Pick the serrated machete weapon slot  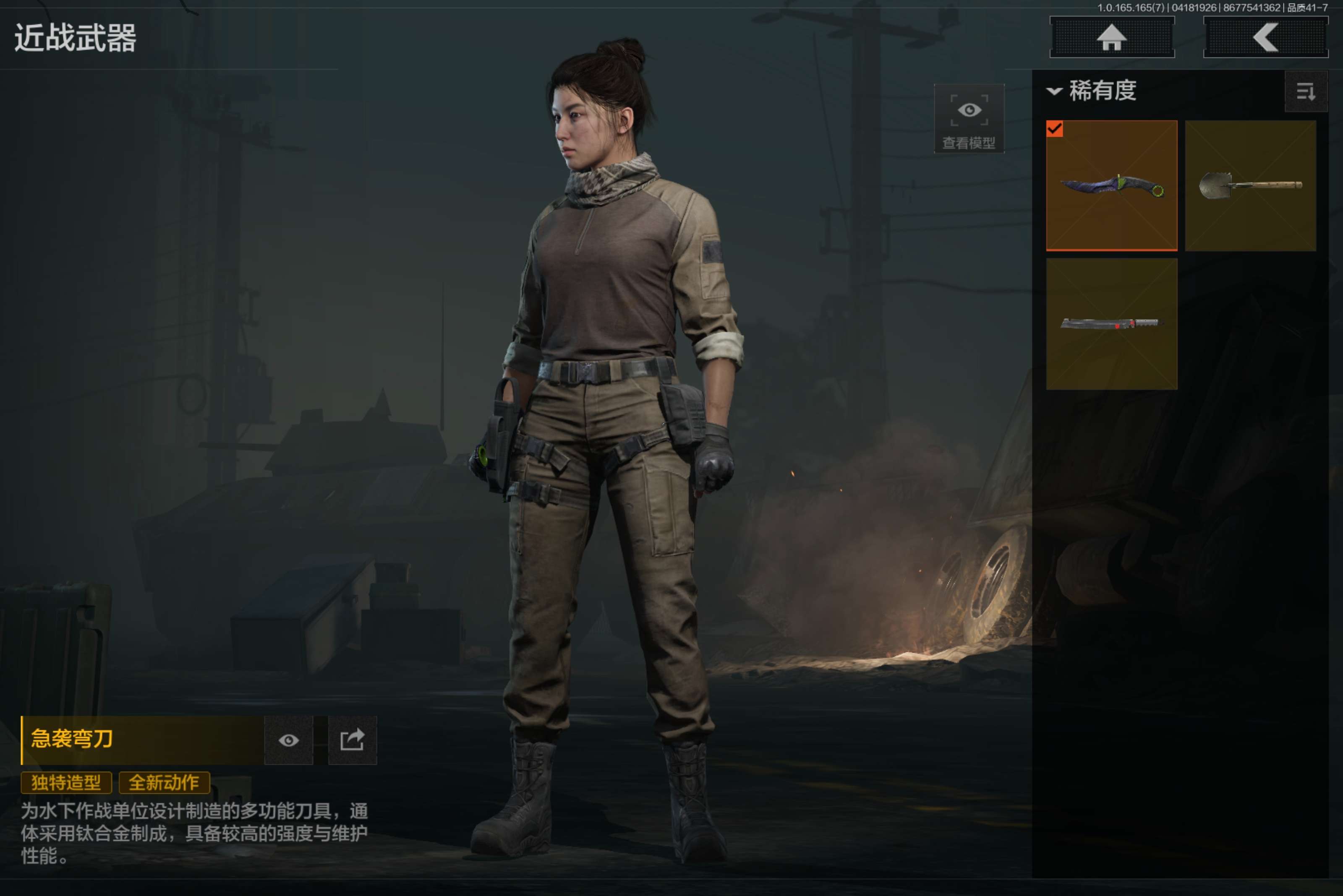pyautogui.click(x=1111, y=324)
